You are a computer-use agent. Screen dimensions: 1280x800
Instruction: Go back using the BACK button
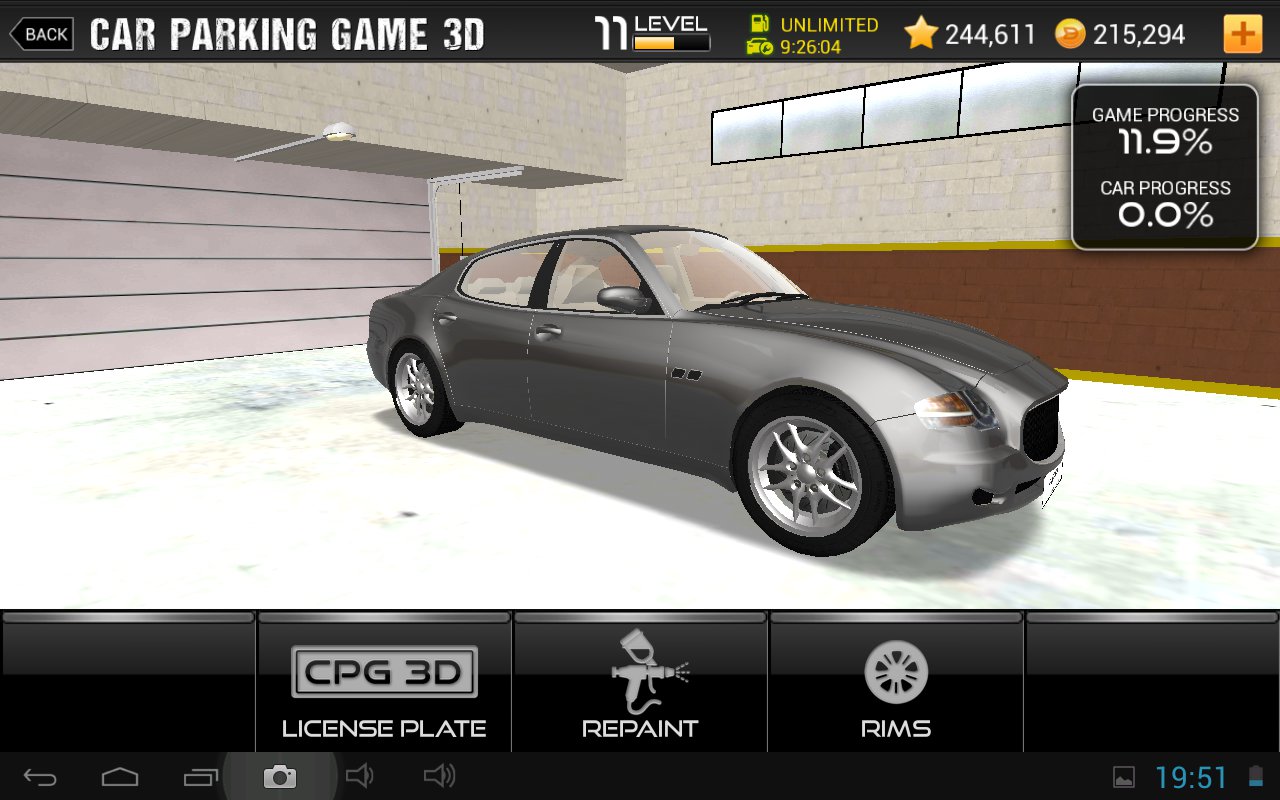tap(42, 34)
